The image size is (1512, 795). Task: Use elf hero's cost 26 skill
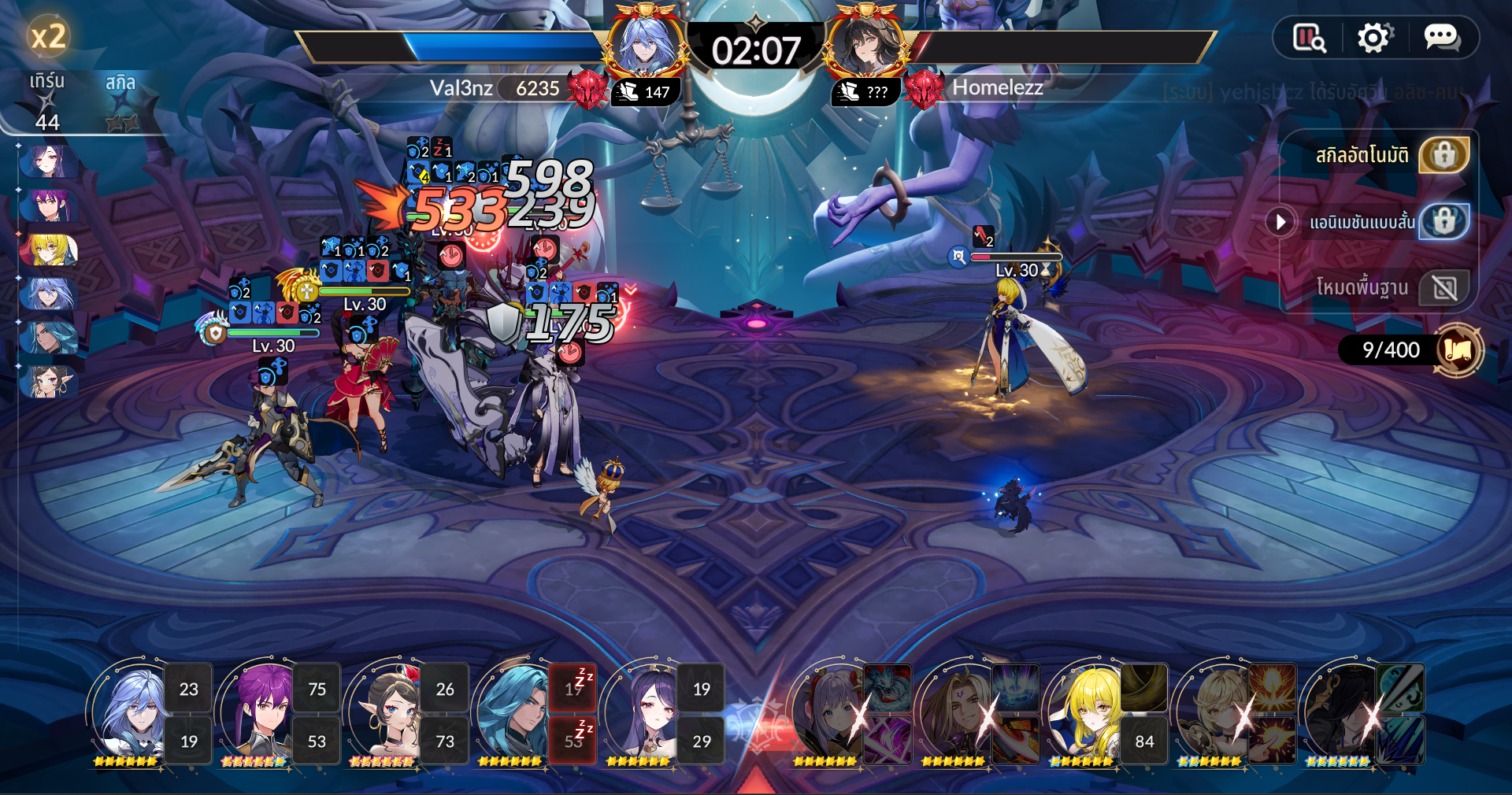point(445,689)
